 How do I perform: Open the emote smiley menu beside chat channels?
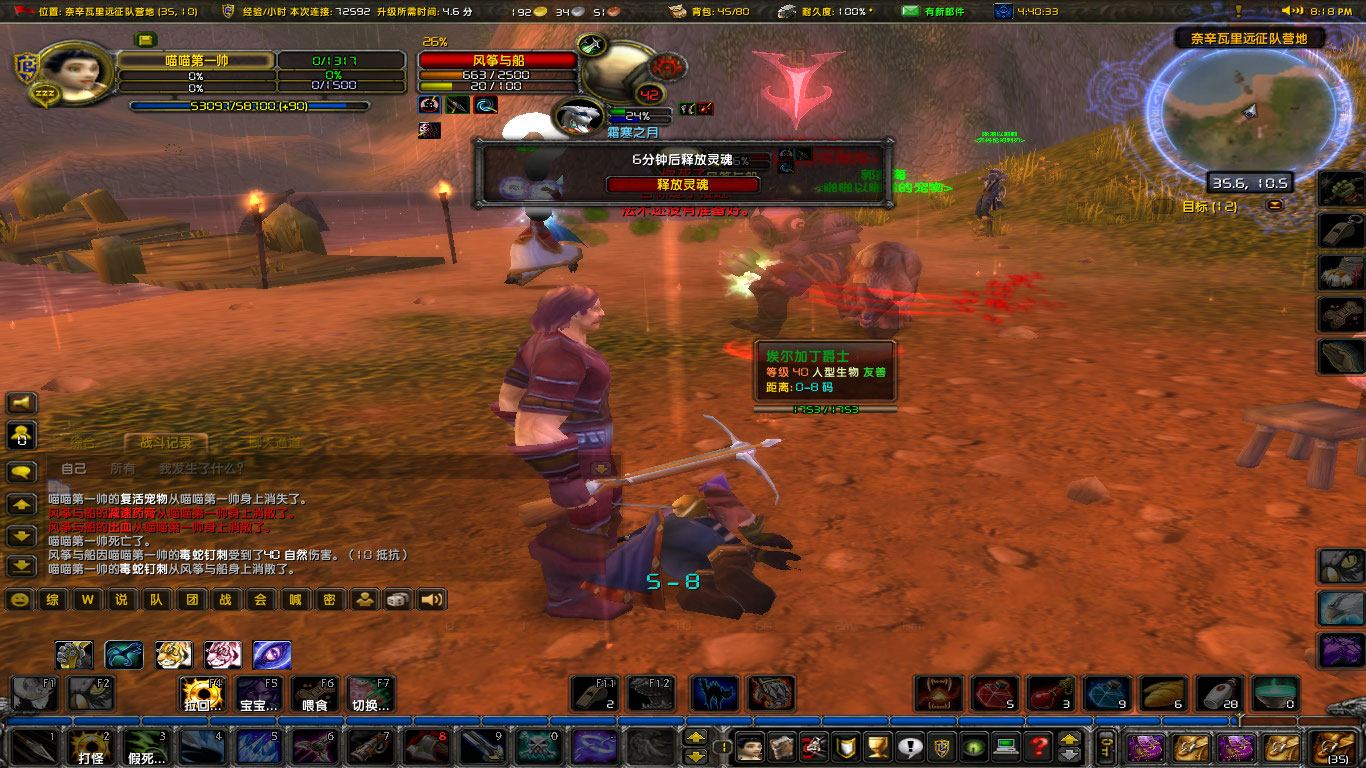coord(19,599)
